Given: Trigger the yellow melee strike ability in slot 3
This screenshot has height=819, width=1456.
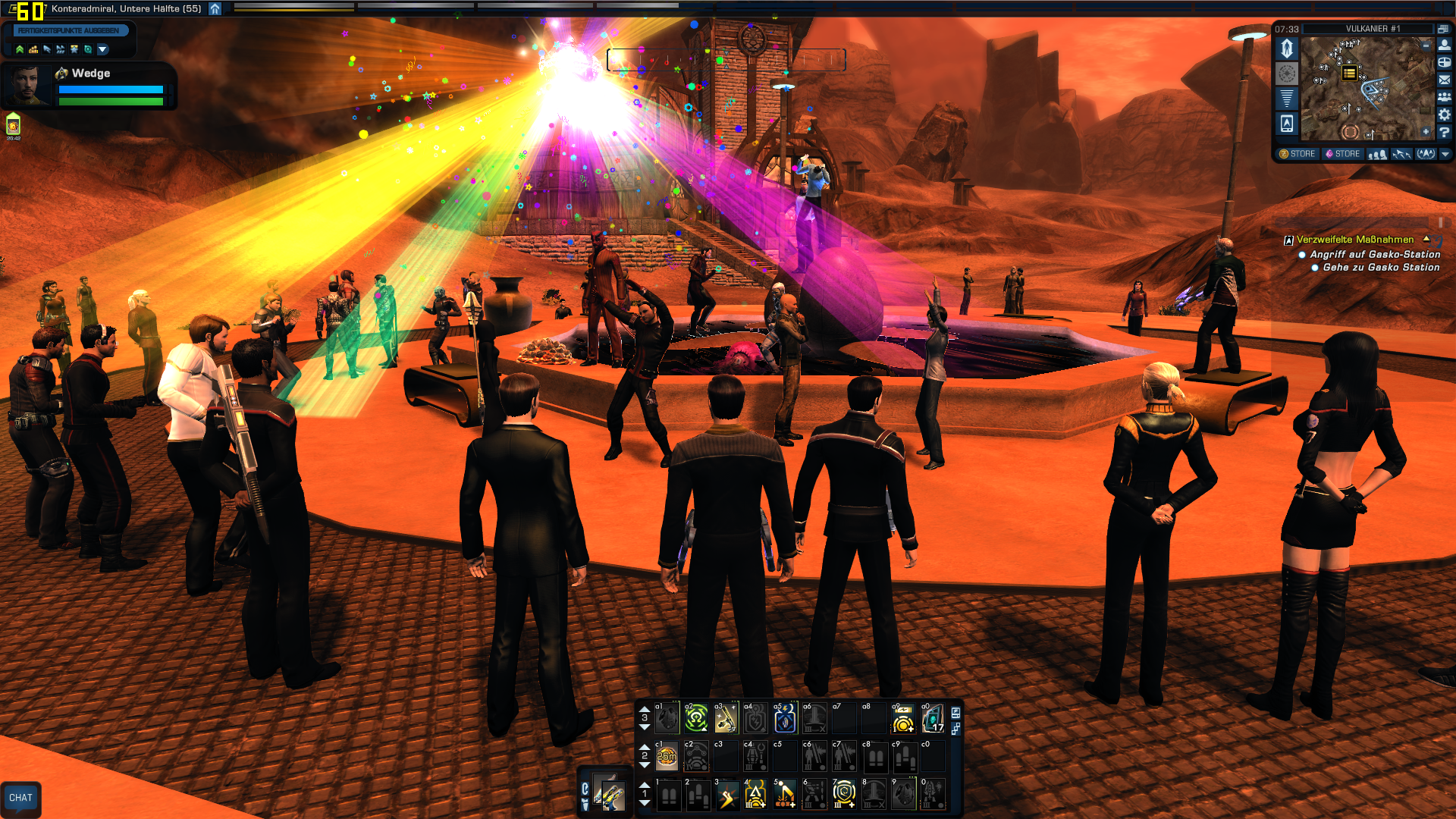Looking at the screenshot, I should coord(726,794).
